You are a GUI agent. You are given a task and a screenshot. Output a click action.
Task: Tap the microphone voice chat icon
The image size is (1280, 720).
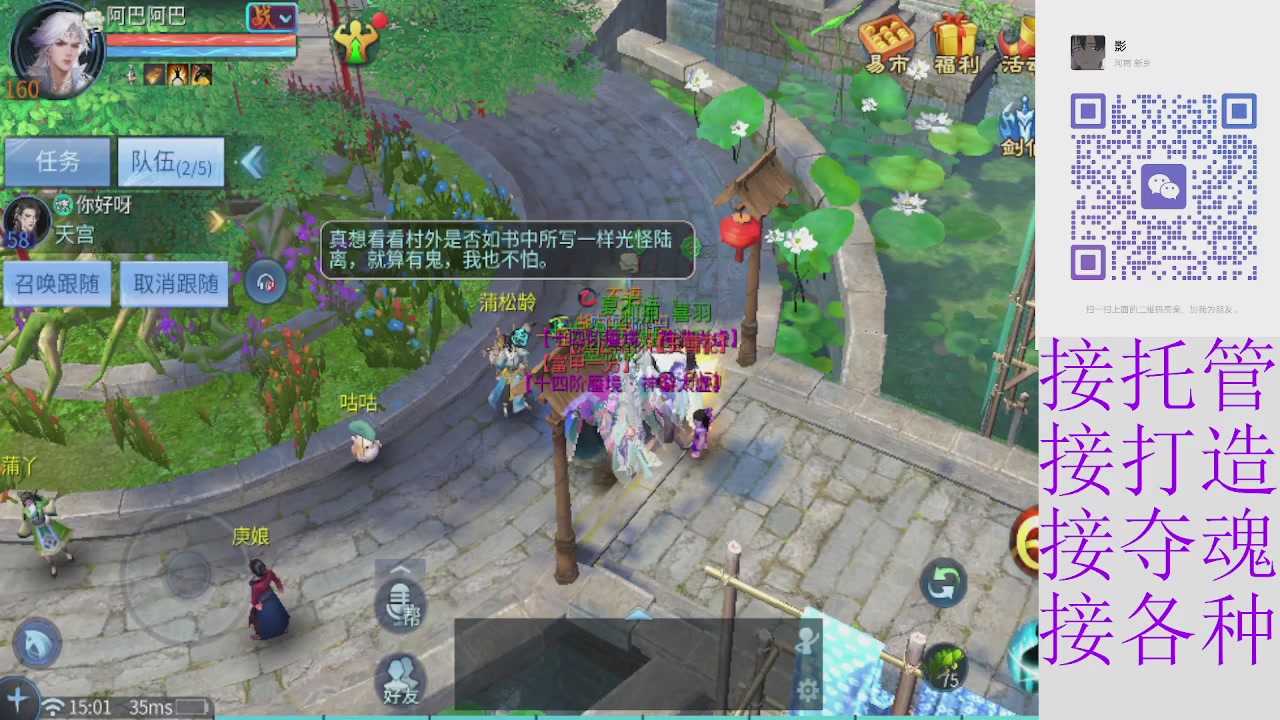[402, 605]
